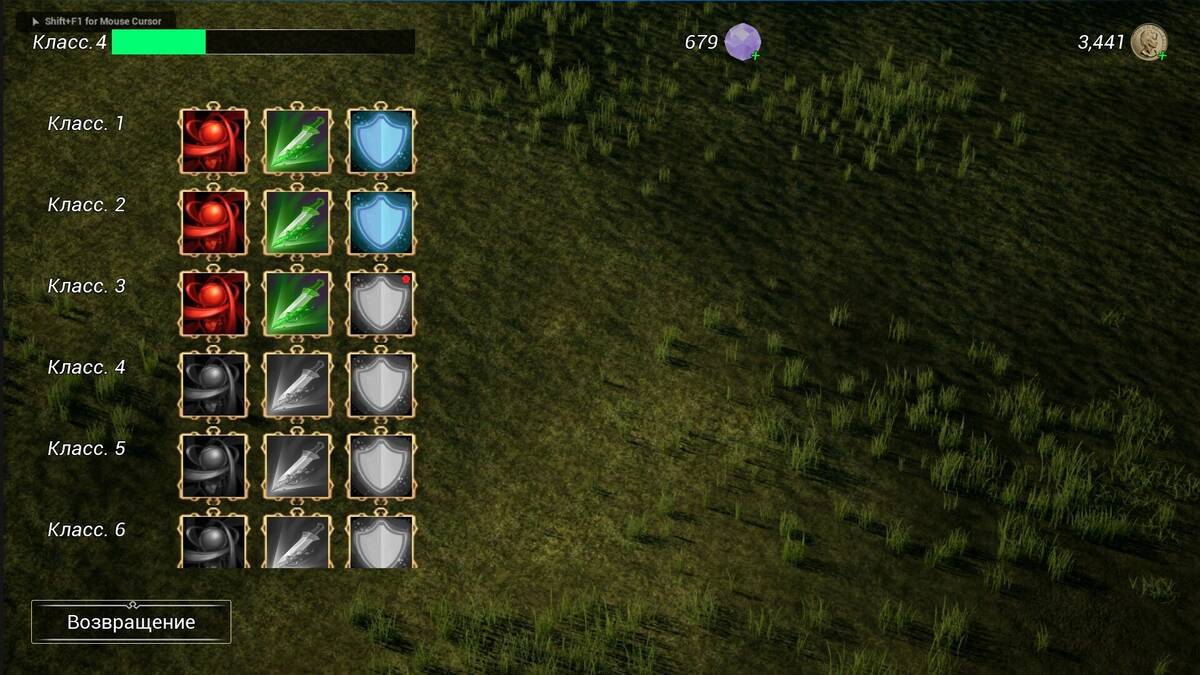Select the locked orb skill in Класс. 4
Screen dimensions: 1200x675
point(213,385)
